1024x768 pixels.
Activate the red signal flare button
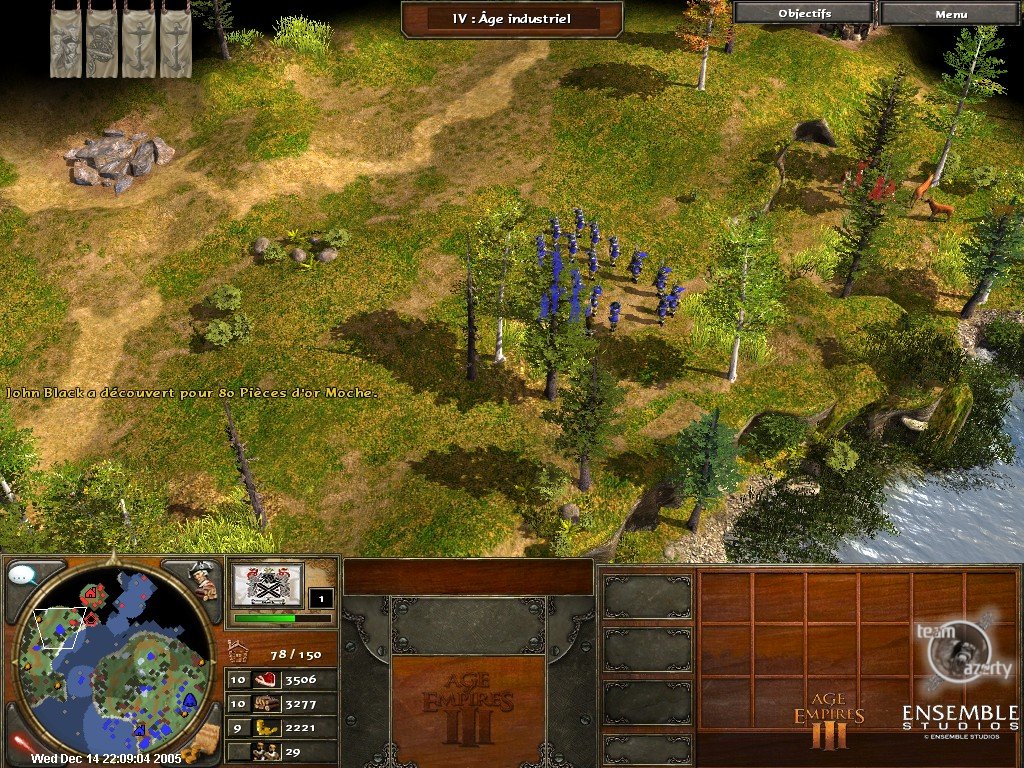point(20,742)
